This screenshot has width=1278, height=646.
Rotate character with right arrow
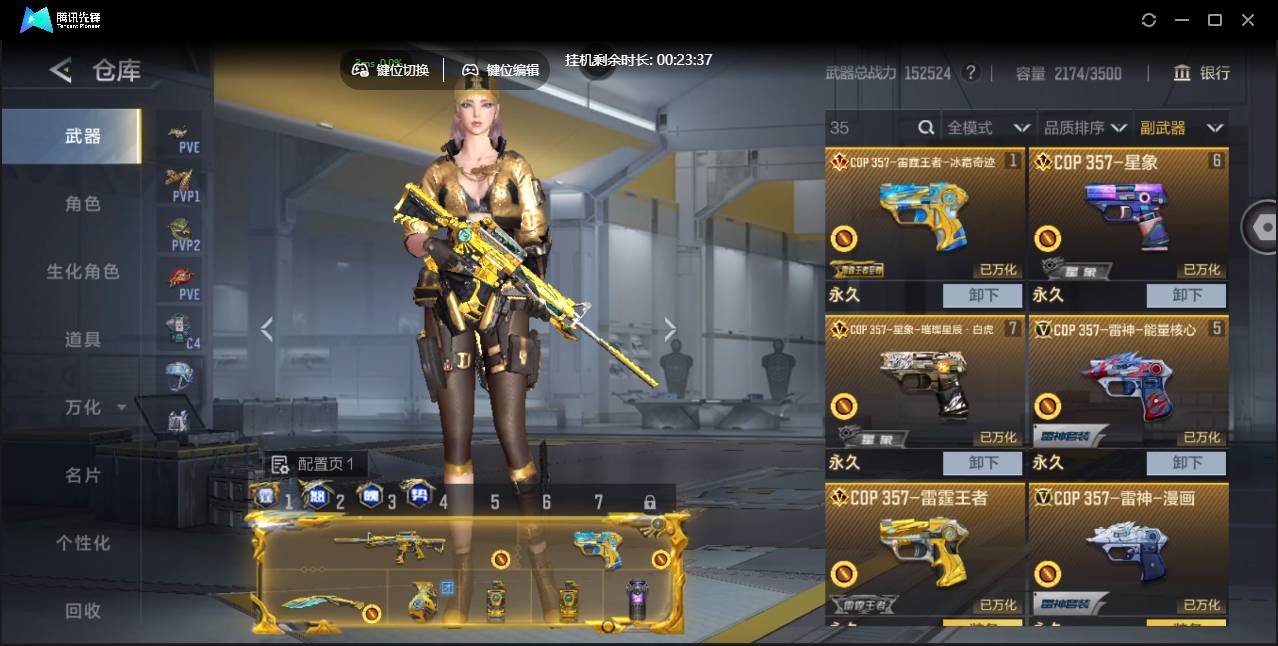[x=670, y=329]
